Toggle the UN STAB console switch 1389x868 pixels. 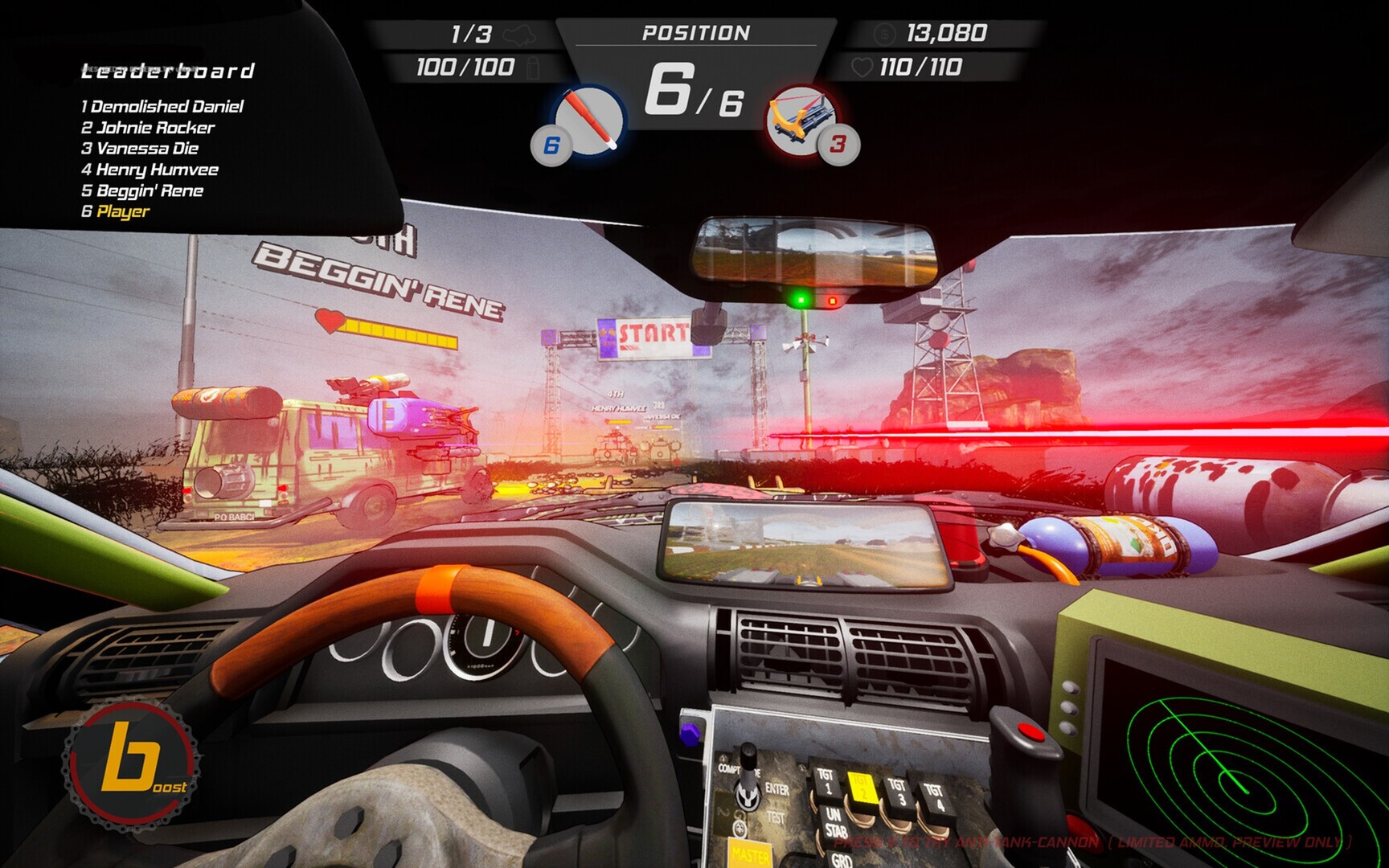pos(834,821)
